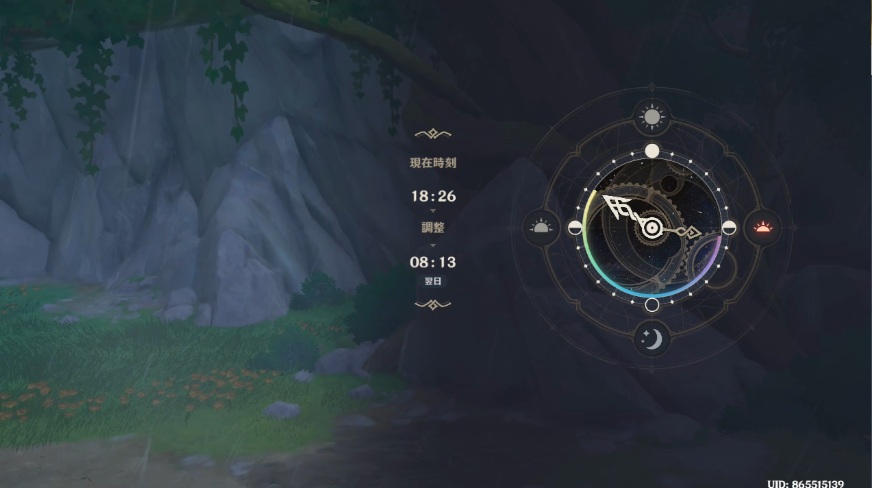Choose the crescent moon midnight icon
This screenshot has height=488, width=872.
coord(652,340)
